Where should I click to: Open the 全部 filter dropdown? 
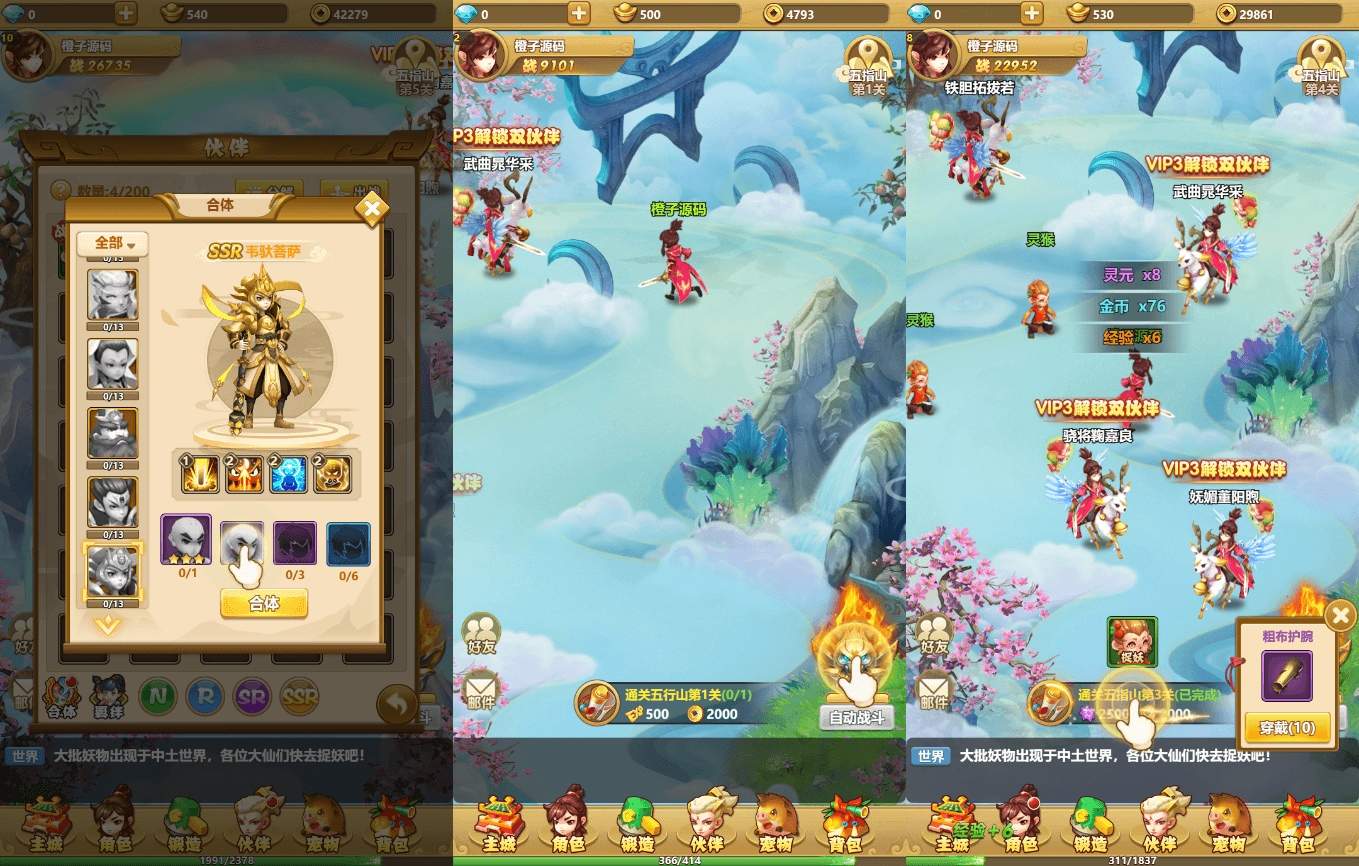tap(112, 243)
